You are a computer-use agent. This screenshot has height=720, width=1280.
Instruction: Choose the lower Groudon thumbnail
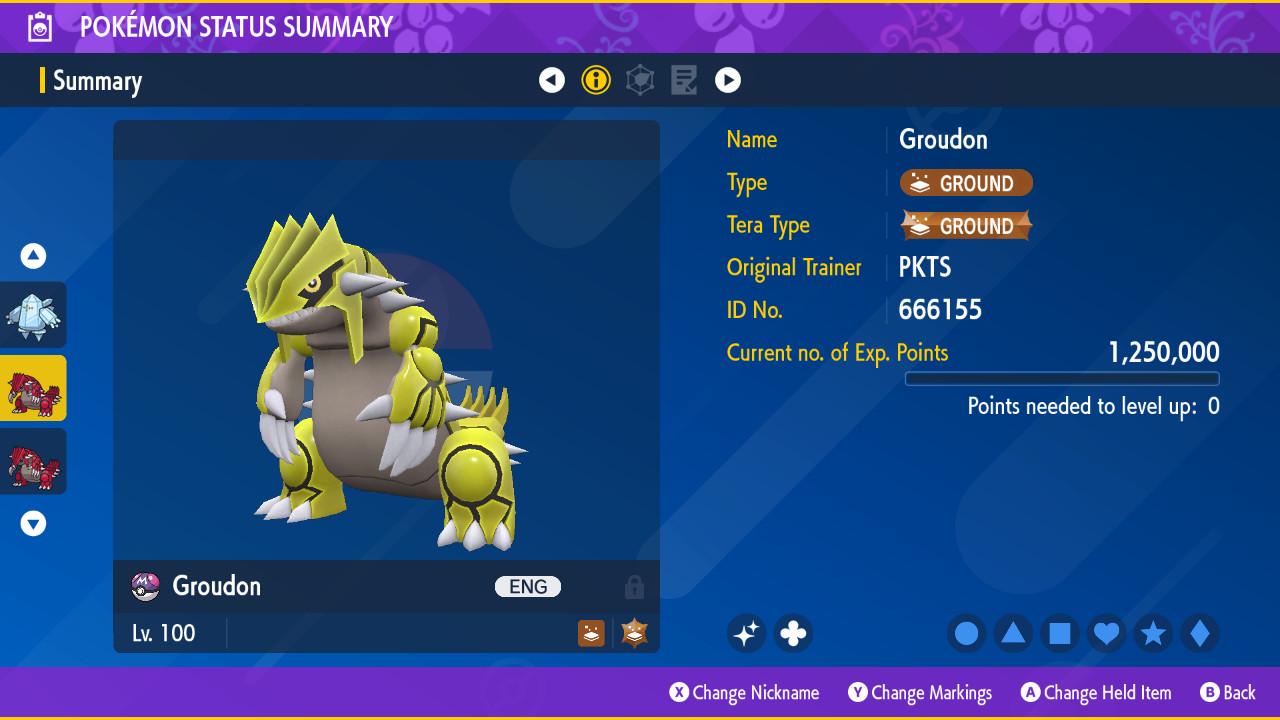(33, 461)
